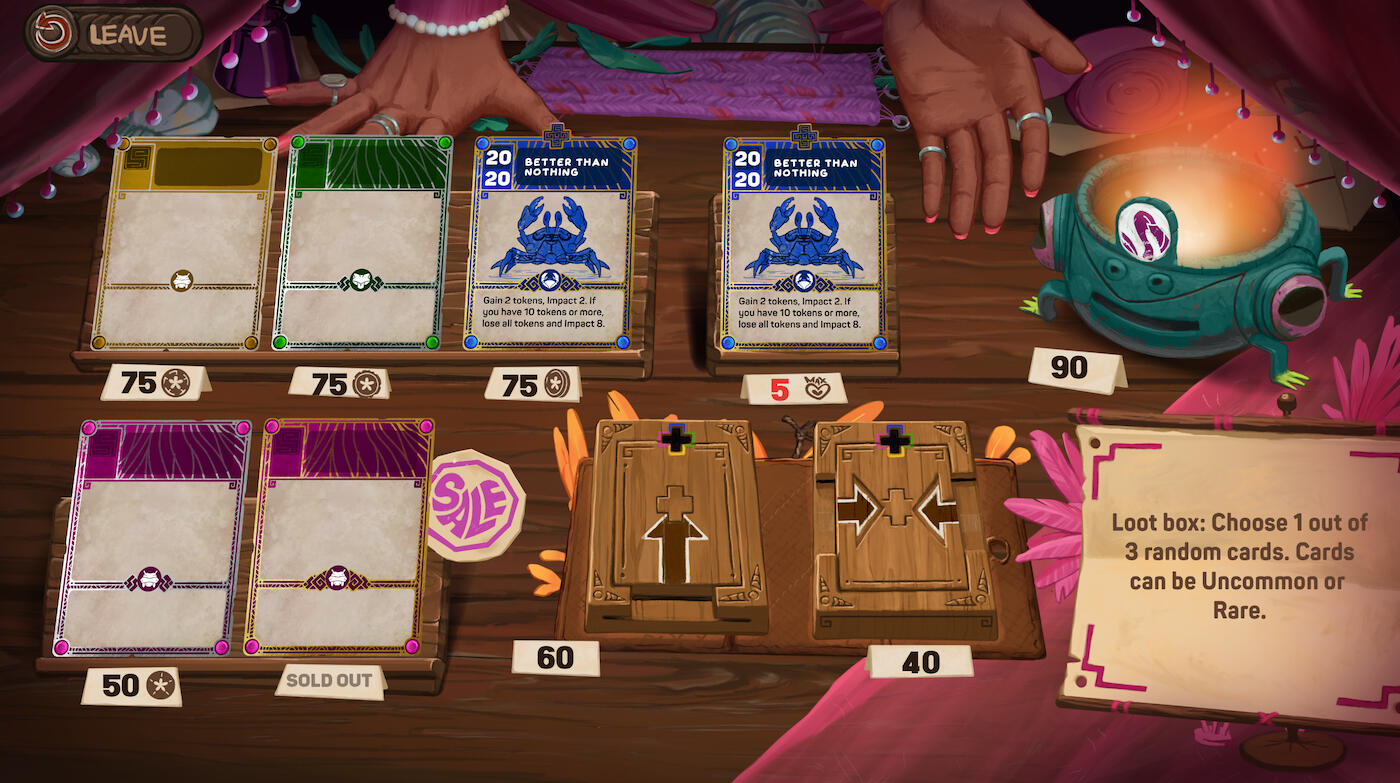Leave the shop with the Leave button
The width and height of the screenshot is (1400, 783).
(113, 33)
